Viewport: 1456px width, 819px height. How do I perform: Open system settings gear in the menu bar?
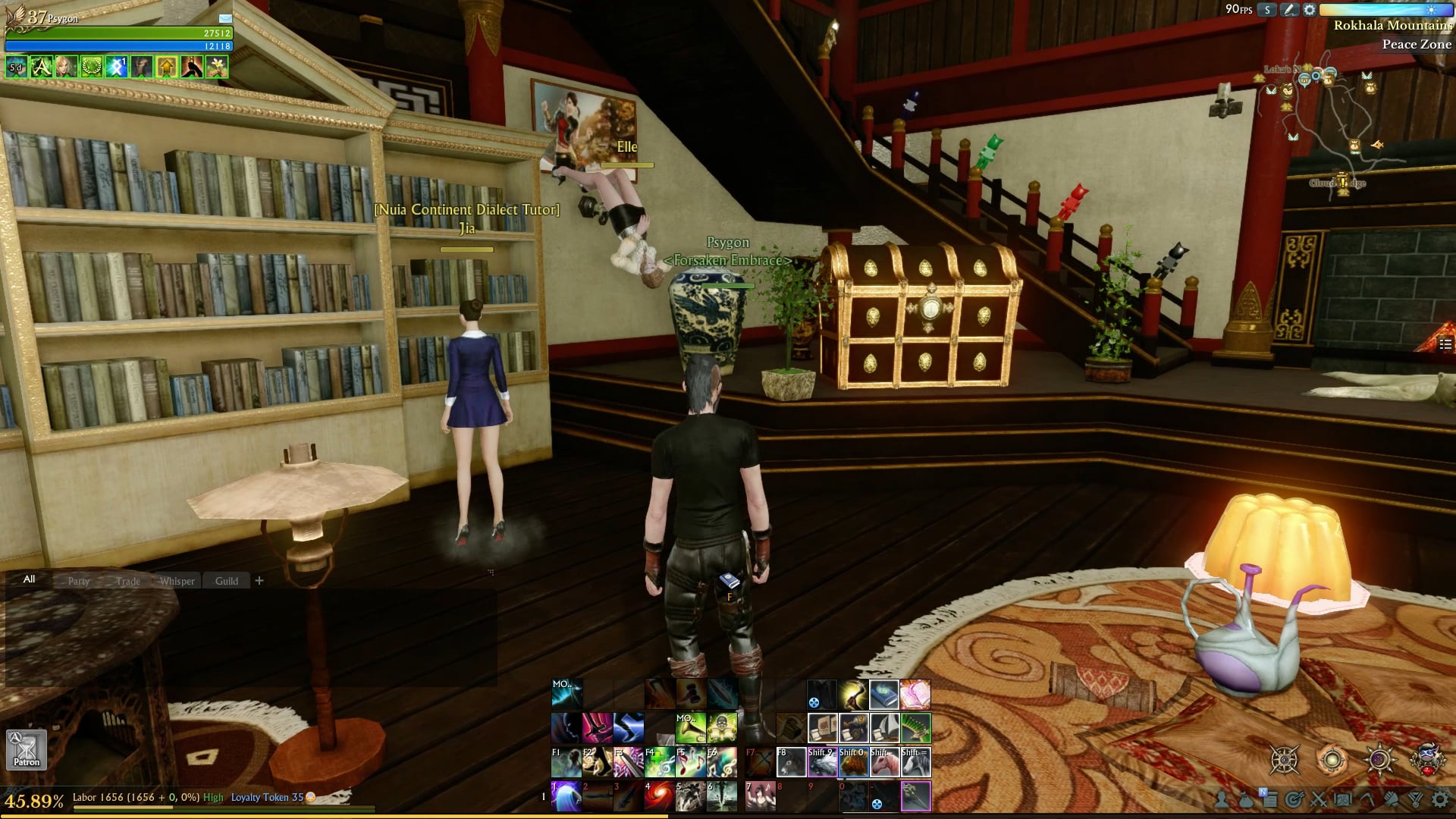tap(1439, 799)
